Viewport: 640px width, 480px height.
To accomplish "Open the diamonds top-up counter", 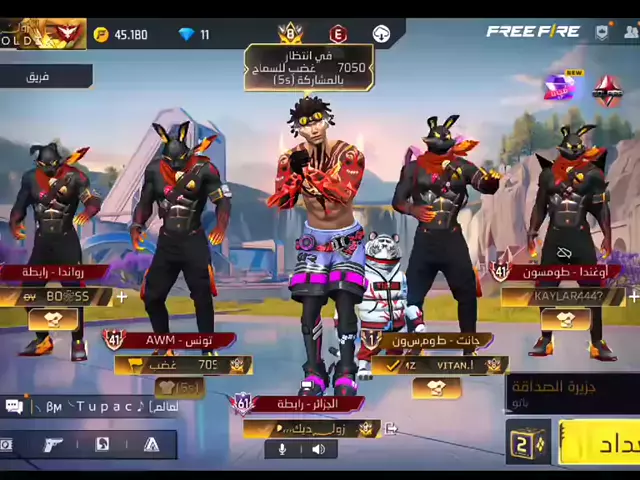I will (194, 35).
